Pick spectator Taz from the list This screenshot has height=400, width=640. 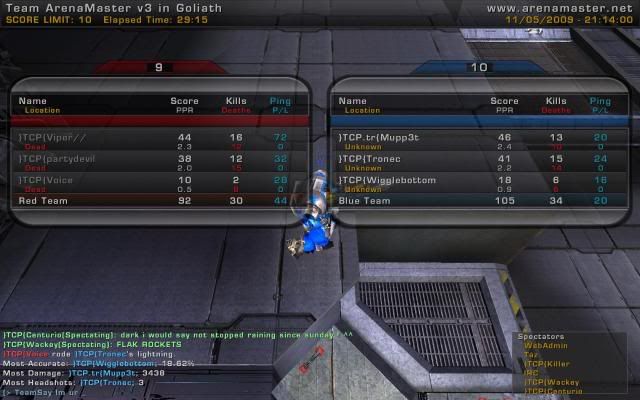530,354
